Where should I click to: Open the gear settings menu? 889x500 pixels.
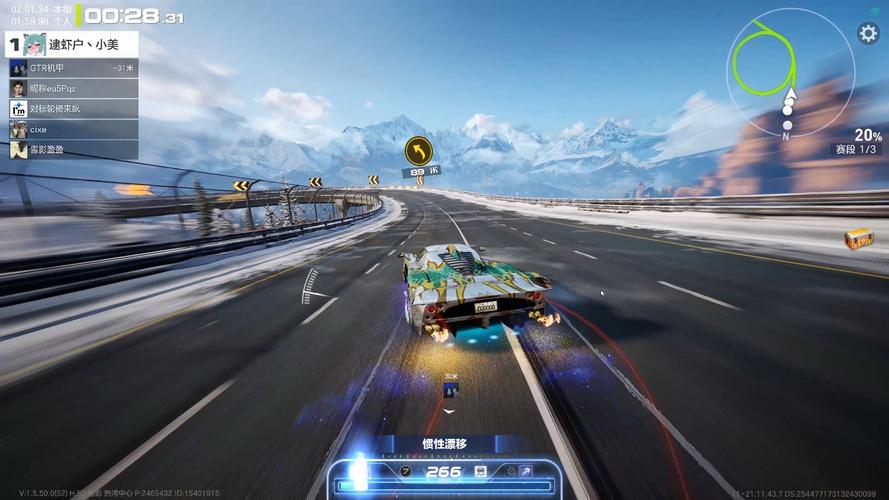click(x=867, y=33)
